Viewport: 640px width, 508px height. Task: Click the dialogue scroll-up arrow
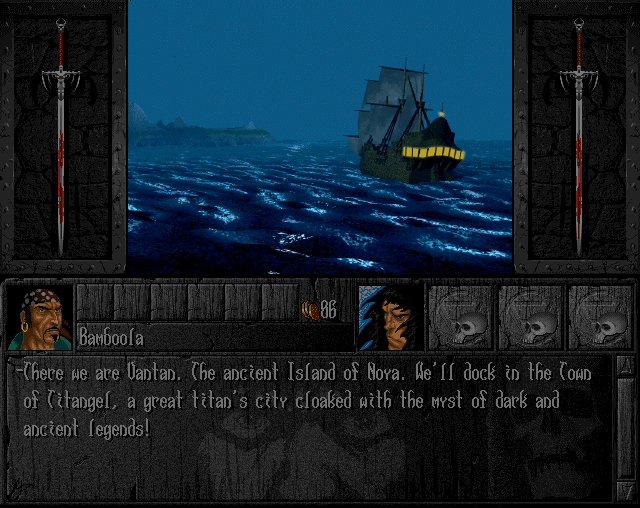[624, 366]
